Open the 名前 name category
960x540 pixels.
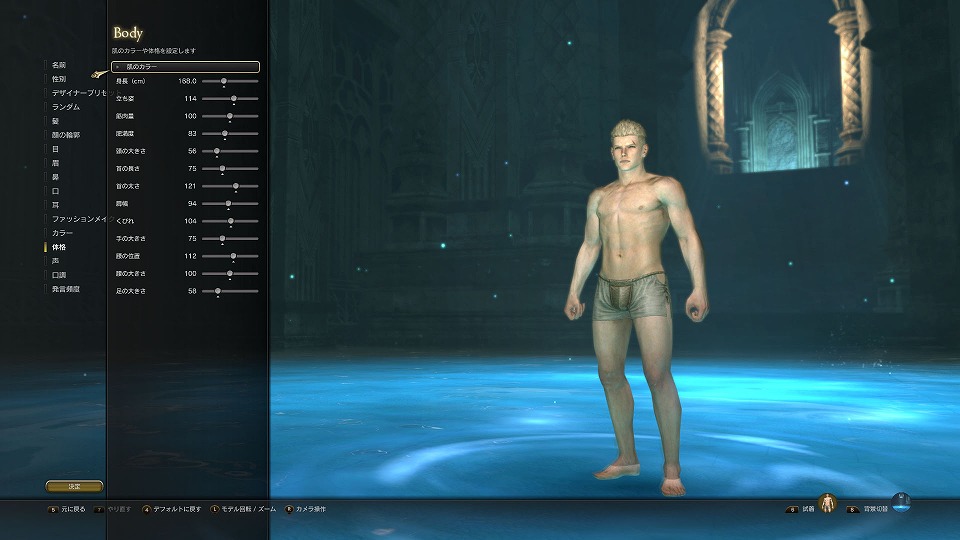click(x=59, y=64)
